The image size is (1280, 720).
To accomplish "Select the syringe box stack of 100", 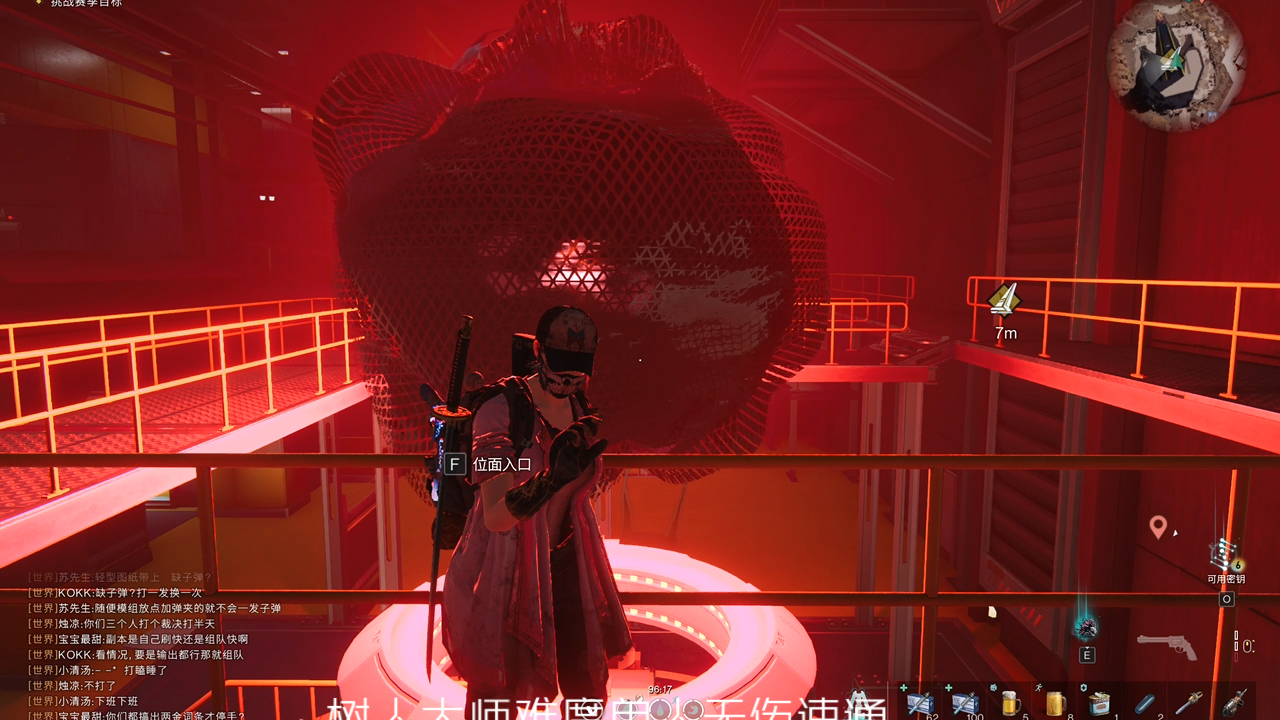I will (965, 703).
